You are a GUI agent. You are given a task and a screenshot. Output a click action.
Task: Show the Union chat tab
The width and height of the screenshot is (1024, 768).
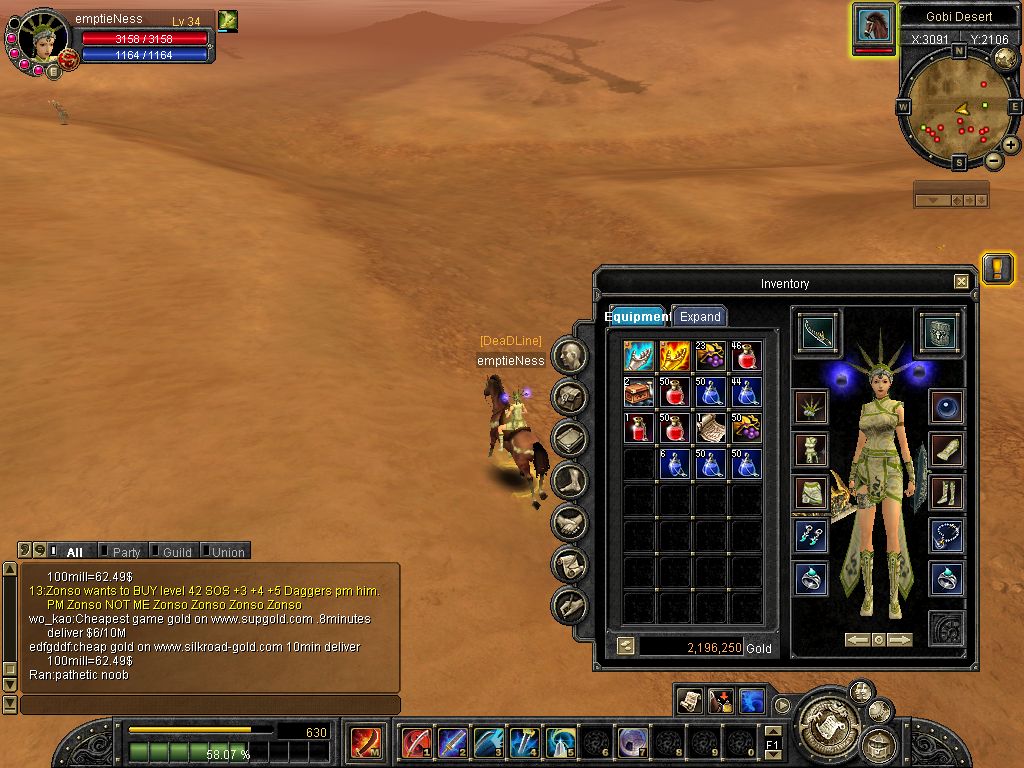(227, 551)
